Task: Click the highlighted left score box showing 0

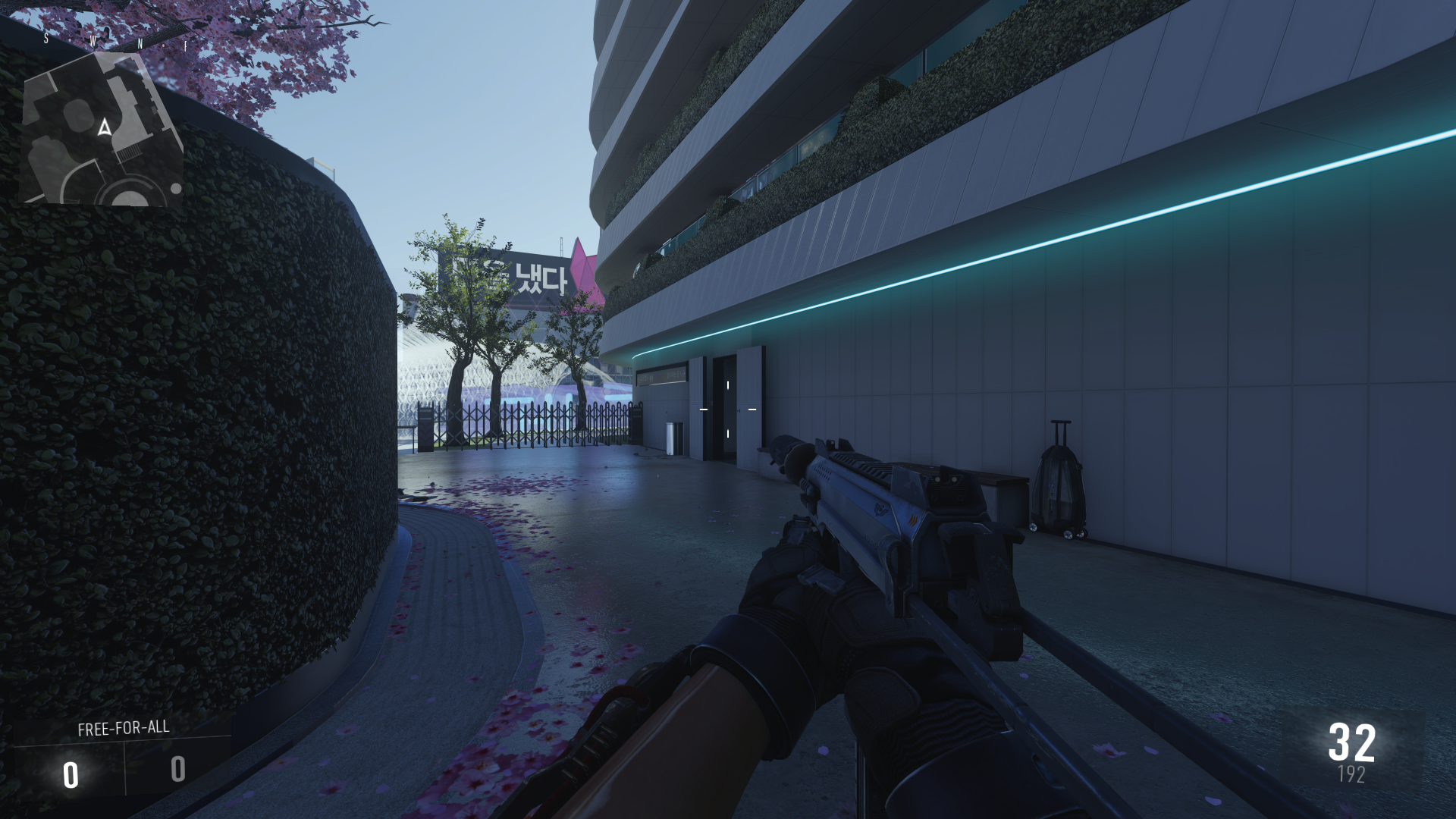Action: [71, 775]
